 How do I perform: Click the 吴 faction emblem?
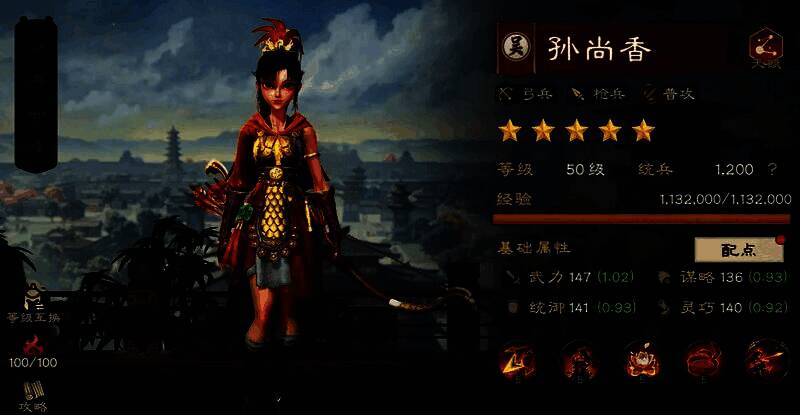tap(515, 47)
